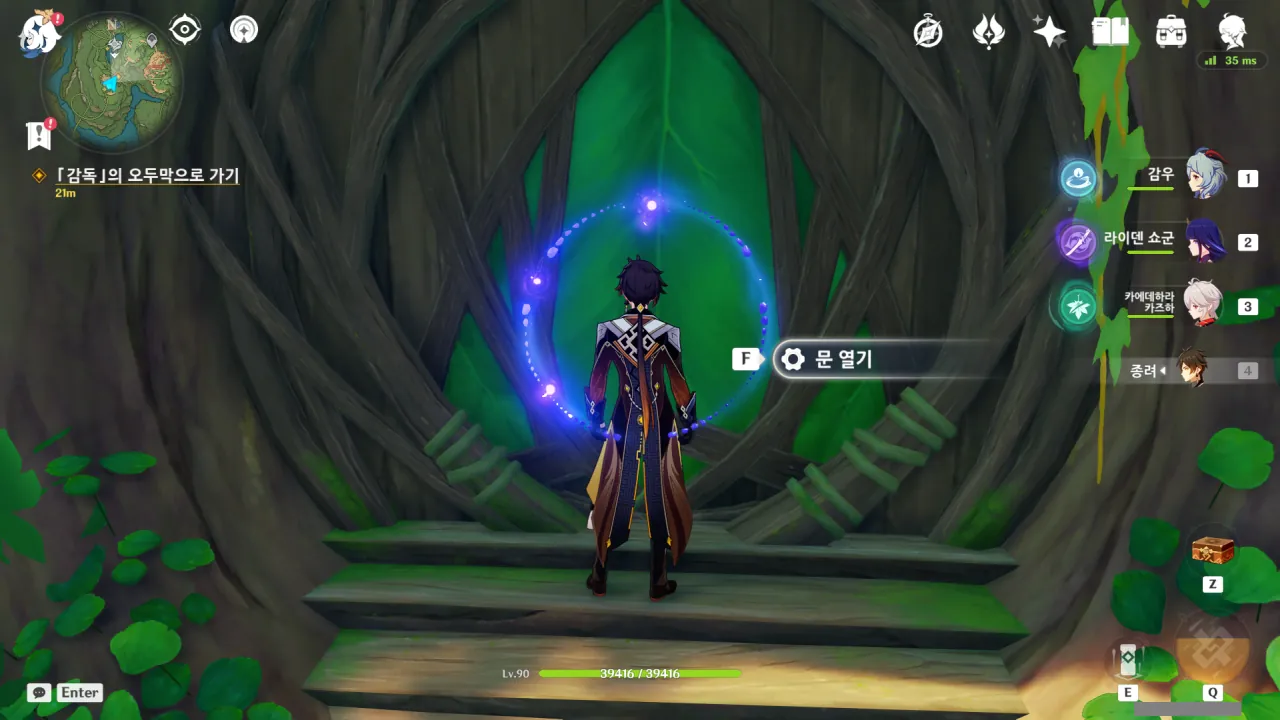
Task: Open the quest tracker to 감독's hut
Action: [147, 176]
